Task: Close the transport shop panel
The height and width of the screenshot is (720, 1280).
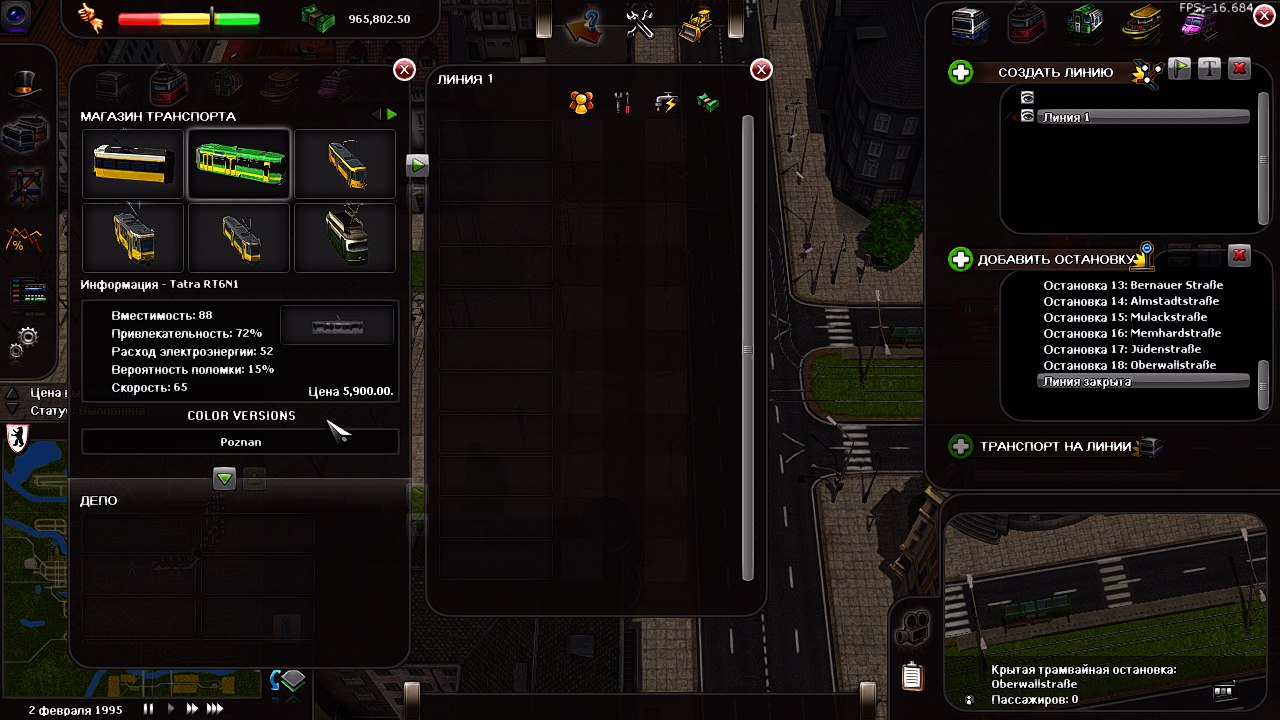Action: pyautogui.click(x=404, y=69)
